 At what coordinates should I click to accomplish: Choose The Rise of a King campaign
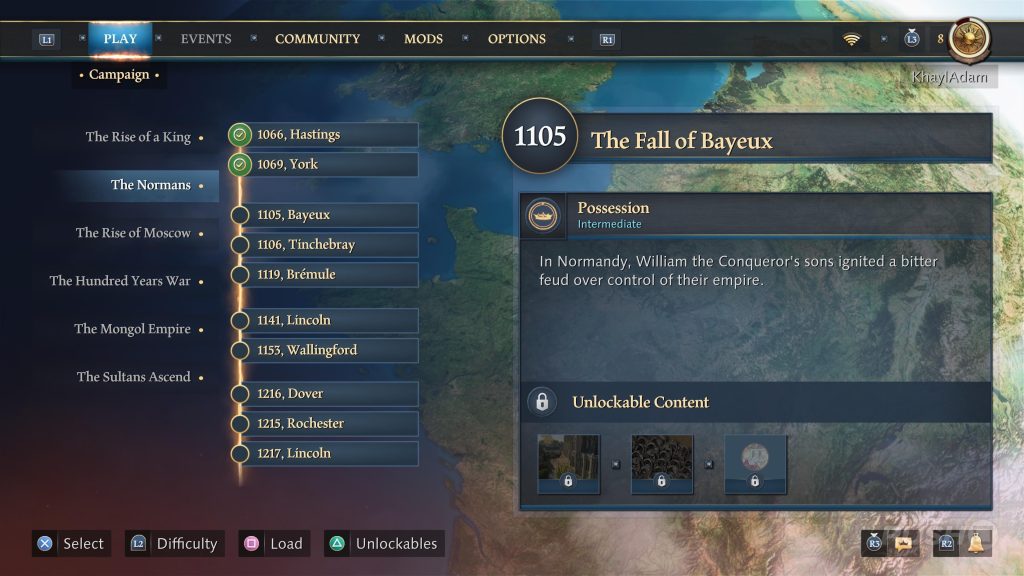tap(138, 137)
